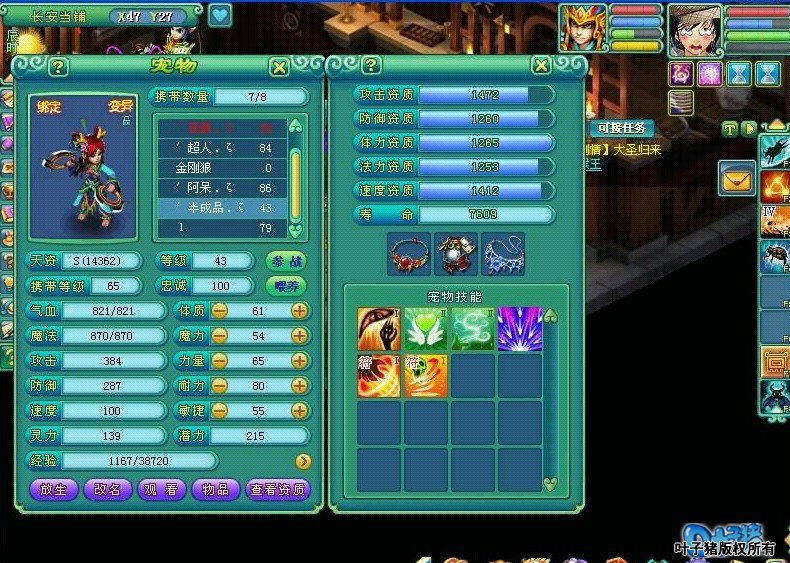
Task: Open the mail envelope icon
Action: pyautogui.click(x=736, y=178)
